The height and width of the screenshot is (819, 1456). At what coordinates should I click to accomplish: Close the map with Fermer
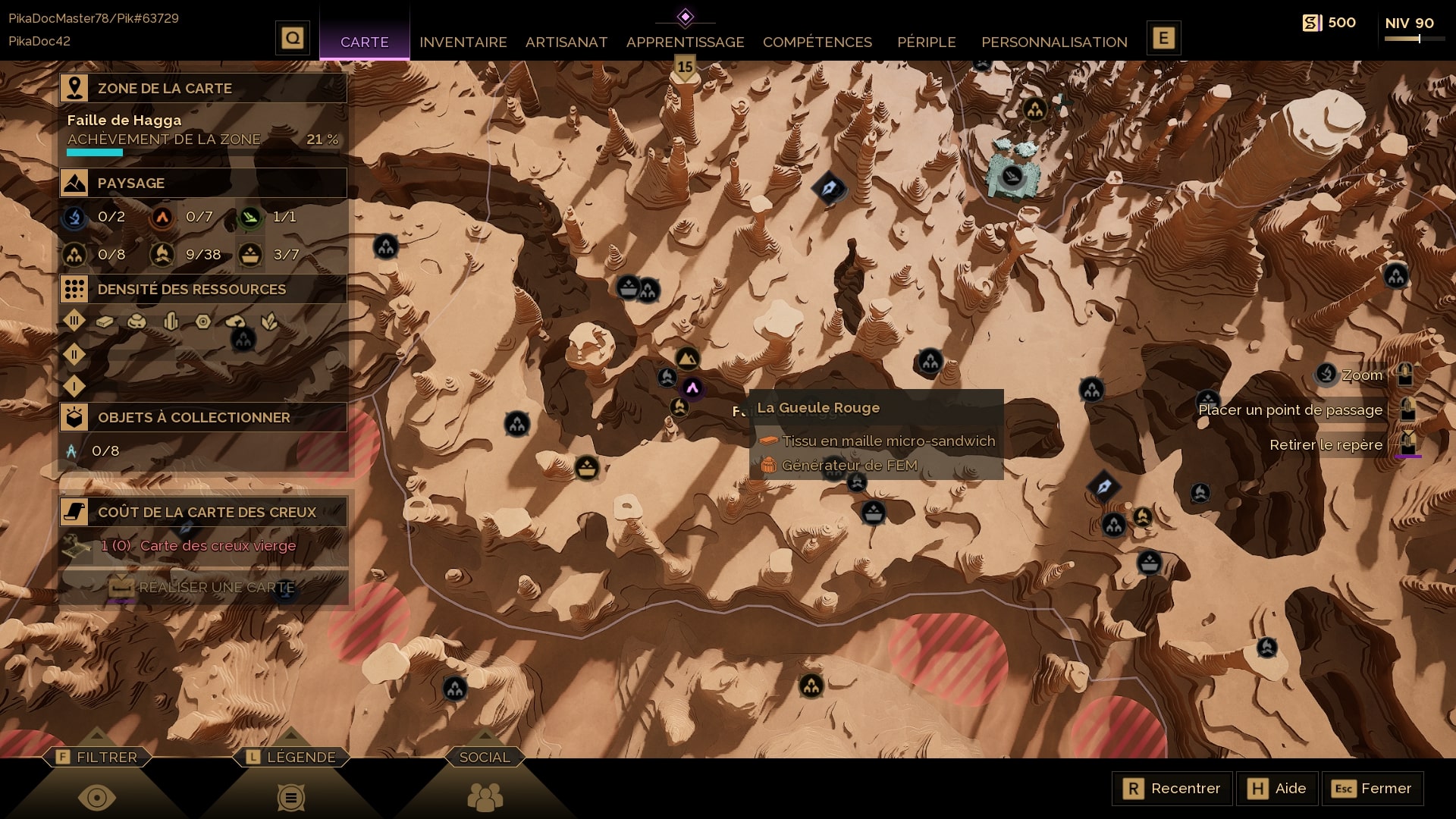point(1372,789)
